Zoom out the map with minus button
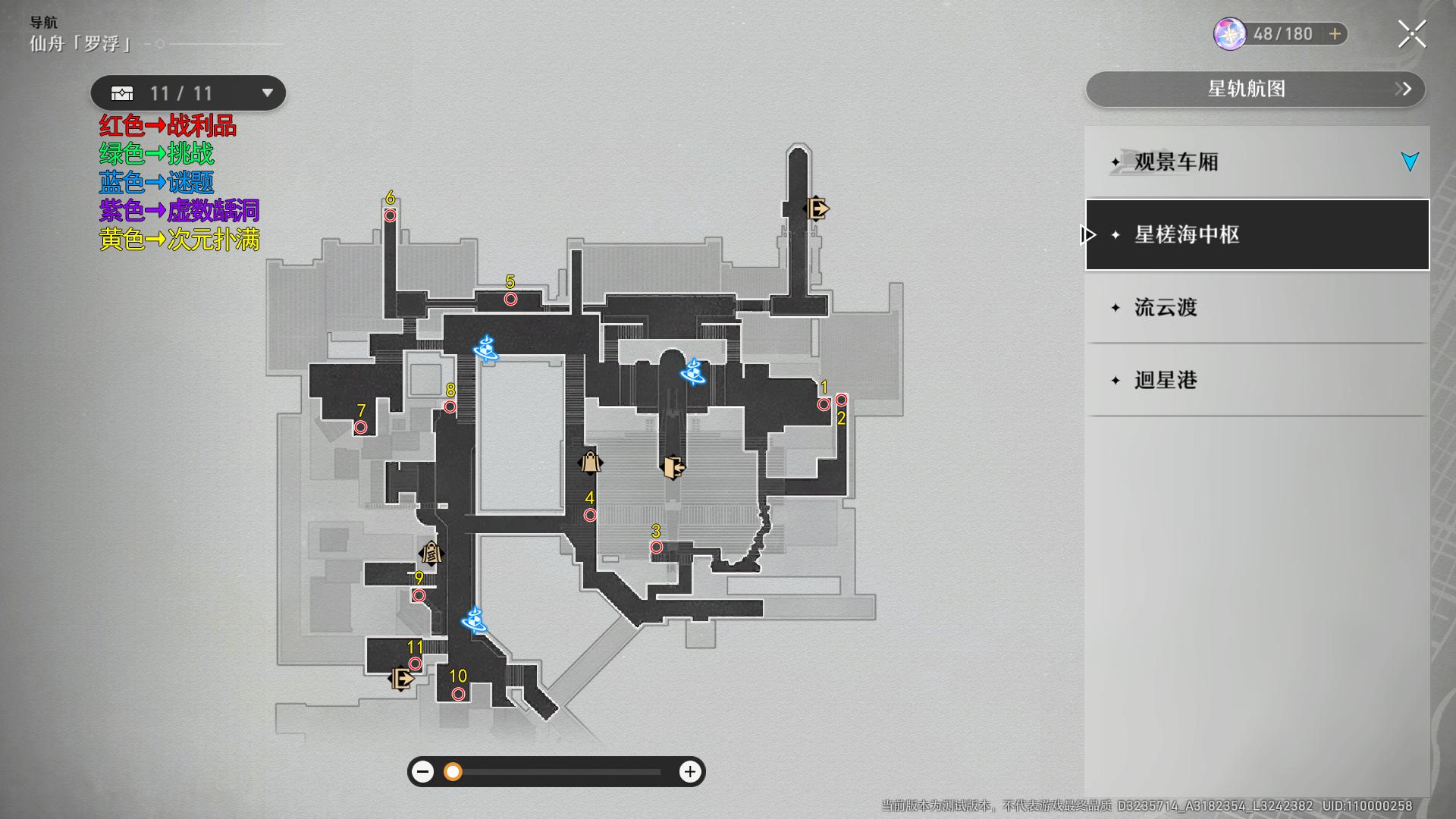The height and width of the screenshot is (819, 1456). (423, 772)
